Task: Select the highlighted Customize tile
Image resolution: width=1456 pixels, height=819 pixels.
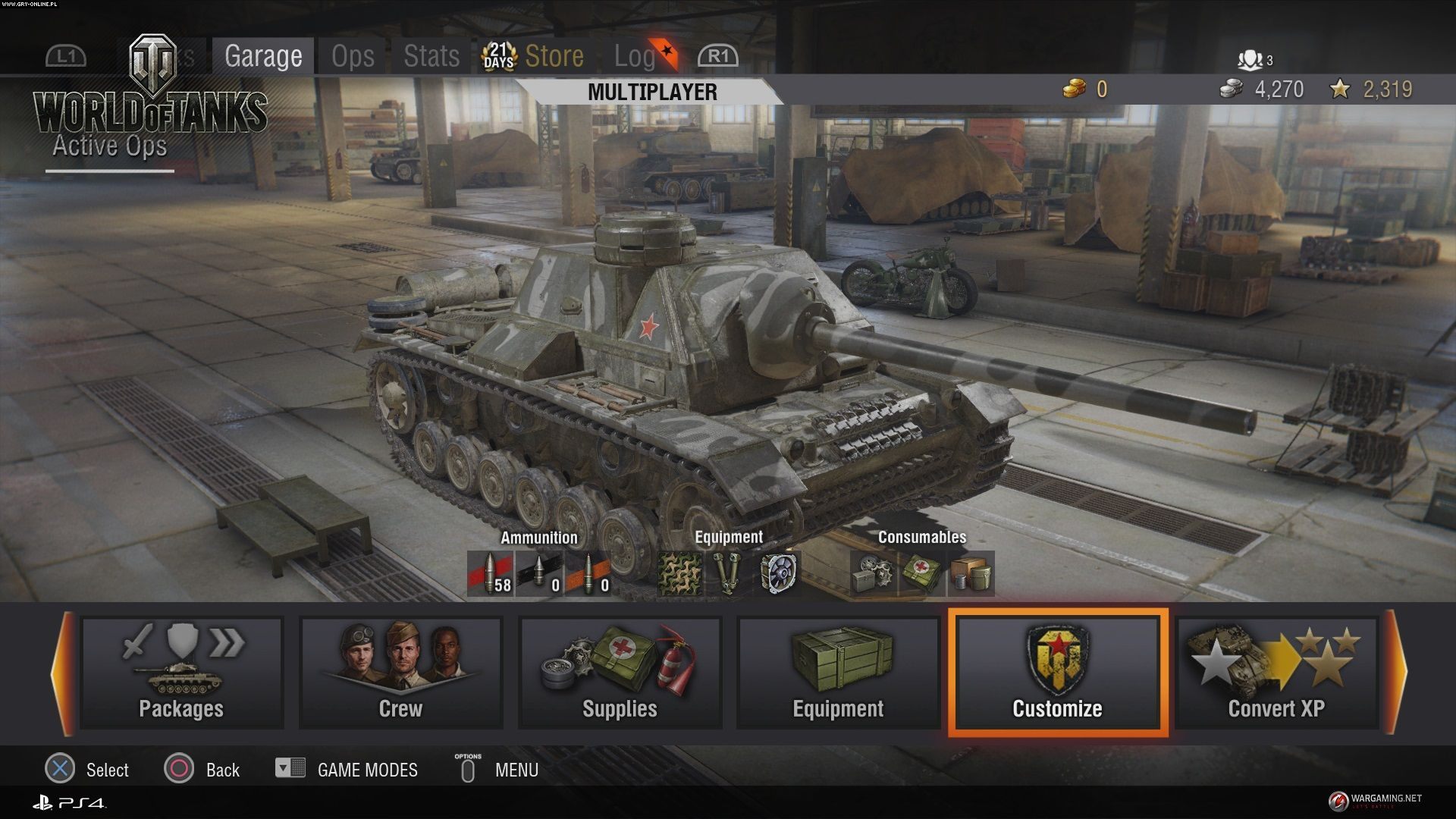Action: [1057, 673]
